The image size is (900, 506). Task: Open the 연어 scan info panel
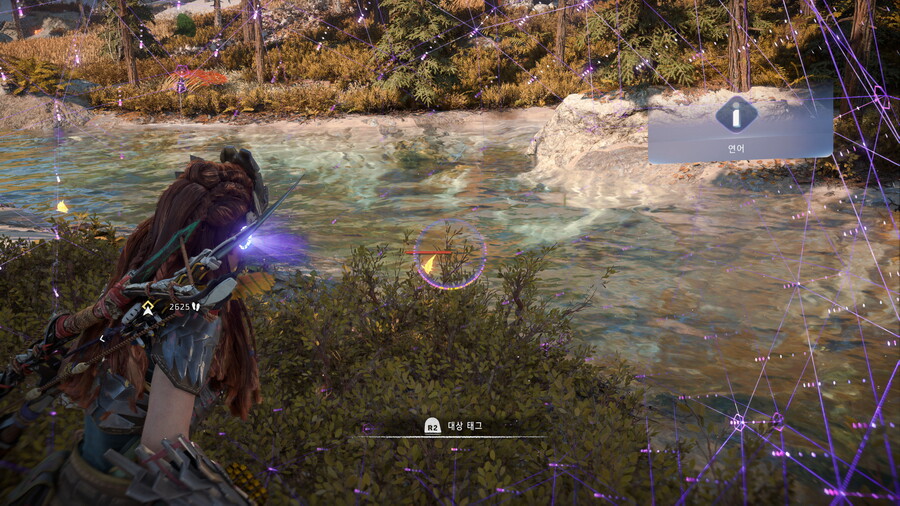click(740, 124)
